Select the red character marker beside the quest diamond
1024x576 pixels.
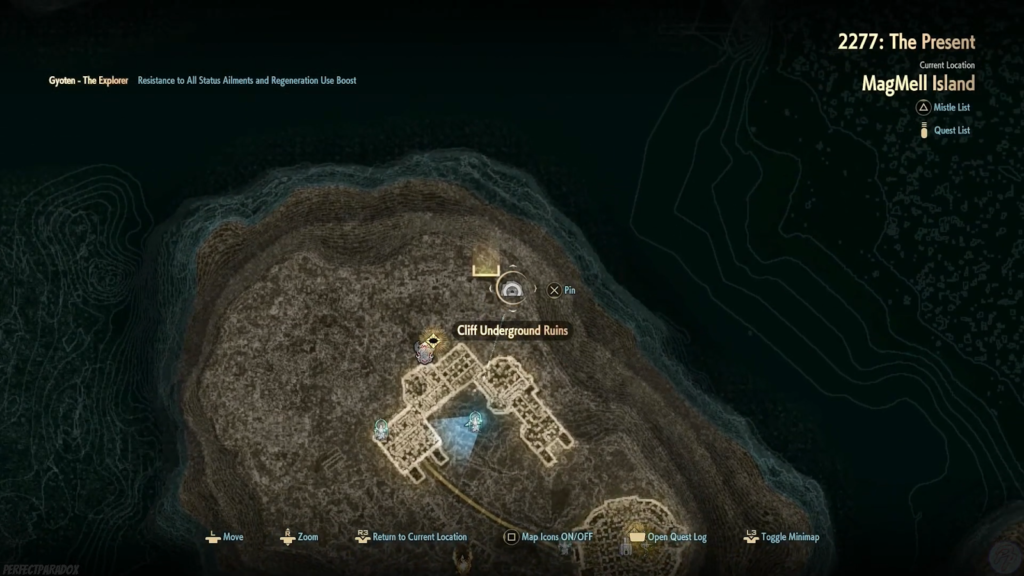[x=423, y=351]
